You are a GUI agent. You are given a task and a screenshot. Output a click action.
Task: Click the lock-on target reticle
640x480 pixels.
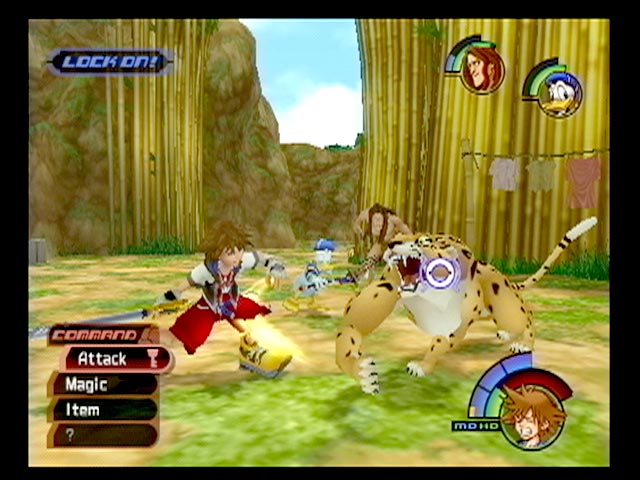point(439,271)
